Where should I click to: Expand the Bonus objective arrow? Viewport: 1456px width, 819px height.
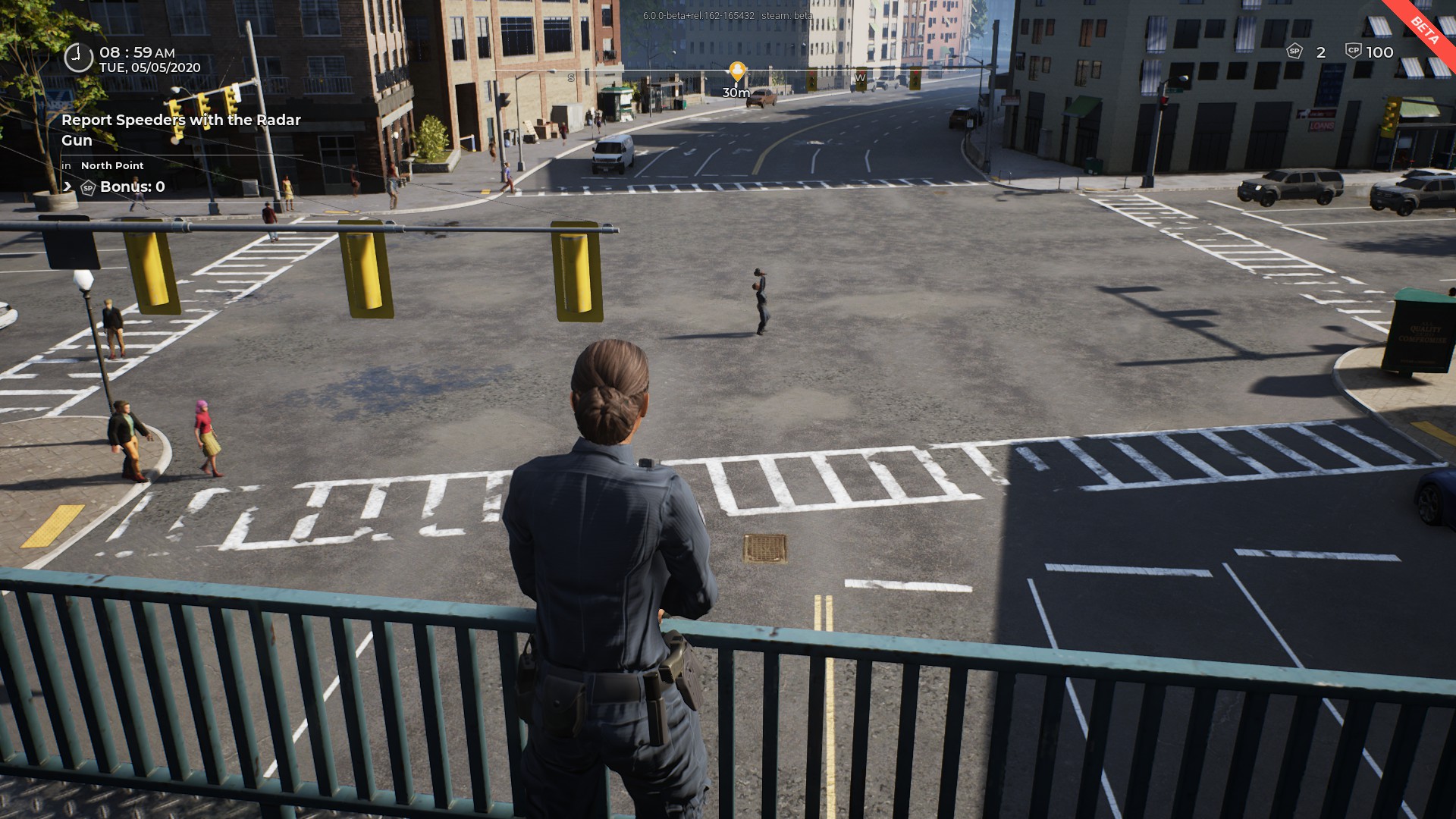pos(67,187)
